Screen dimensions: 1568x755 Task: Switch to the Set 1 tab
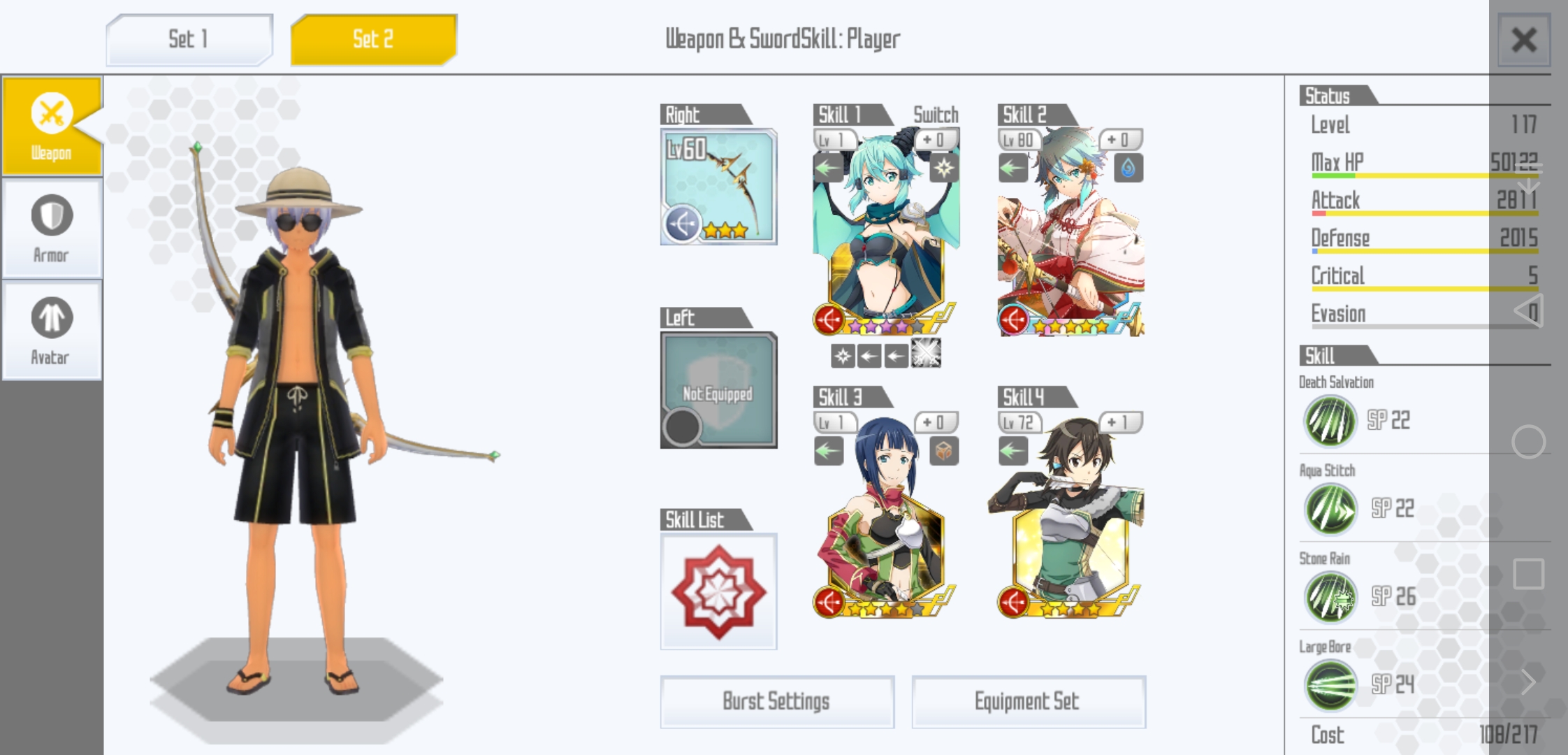click(x=187, y=39)
